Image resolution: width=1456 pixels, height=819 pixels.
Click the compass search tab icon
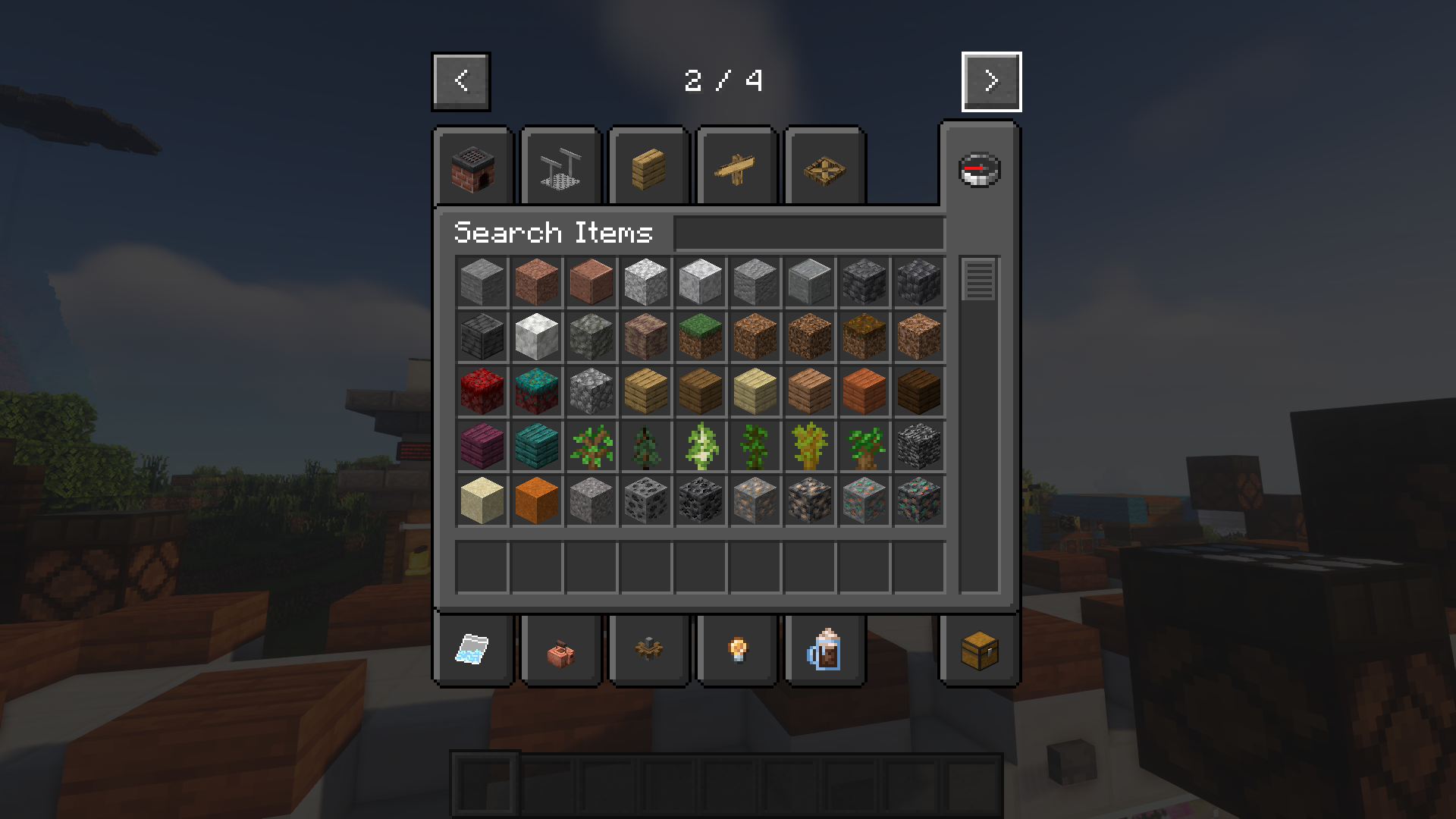pos(979,170)
